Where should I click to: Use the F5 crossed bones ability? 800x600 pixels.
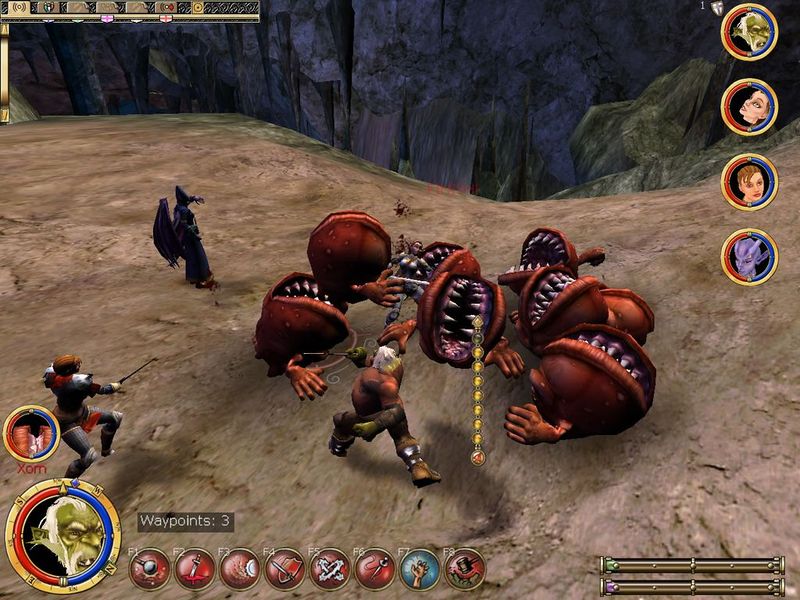point(330,568)
